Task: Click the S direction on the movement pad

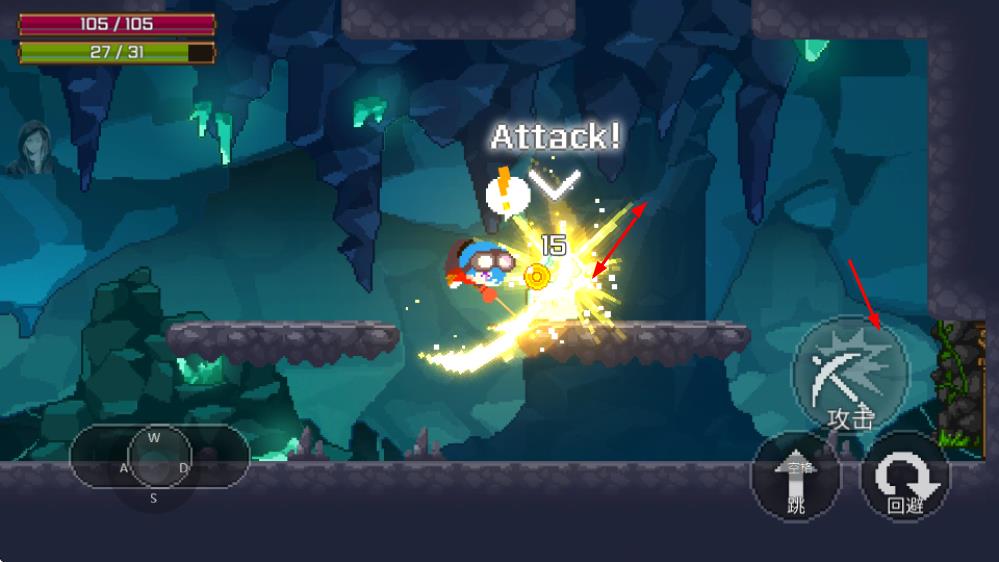Action: pos(154,497)
